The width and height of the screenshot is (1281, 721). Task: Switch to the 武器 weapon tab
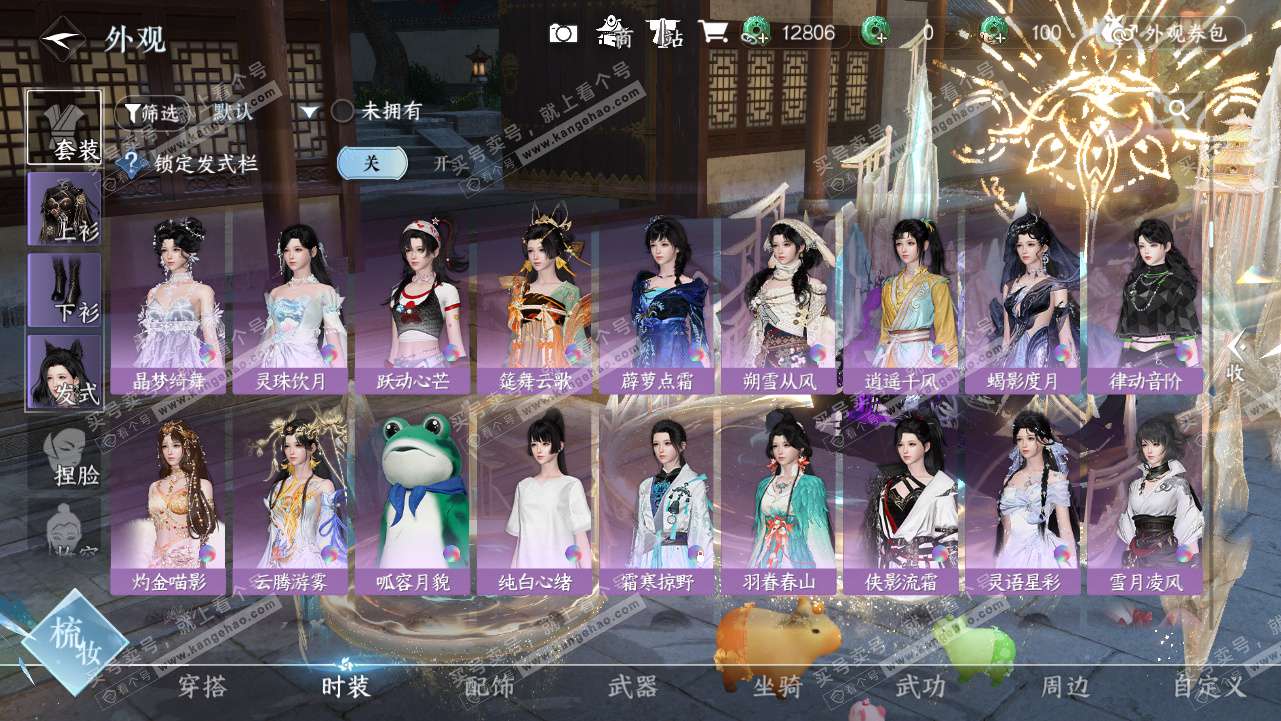[x=632, y=686]
